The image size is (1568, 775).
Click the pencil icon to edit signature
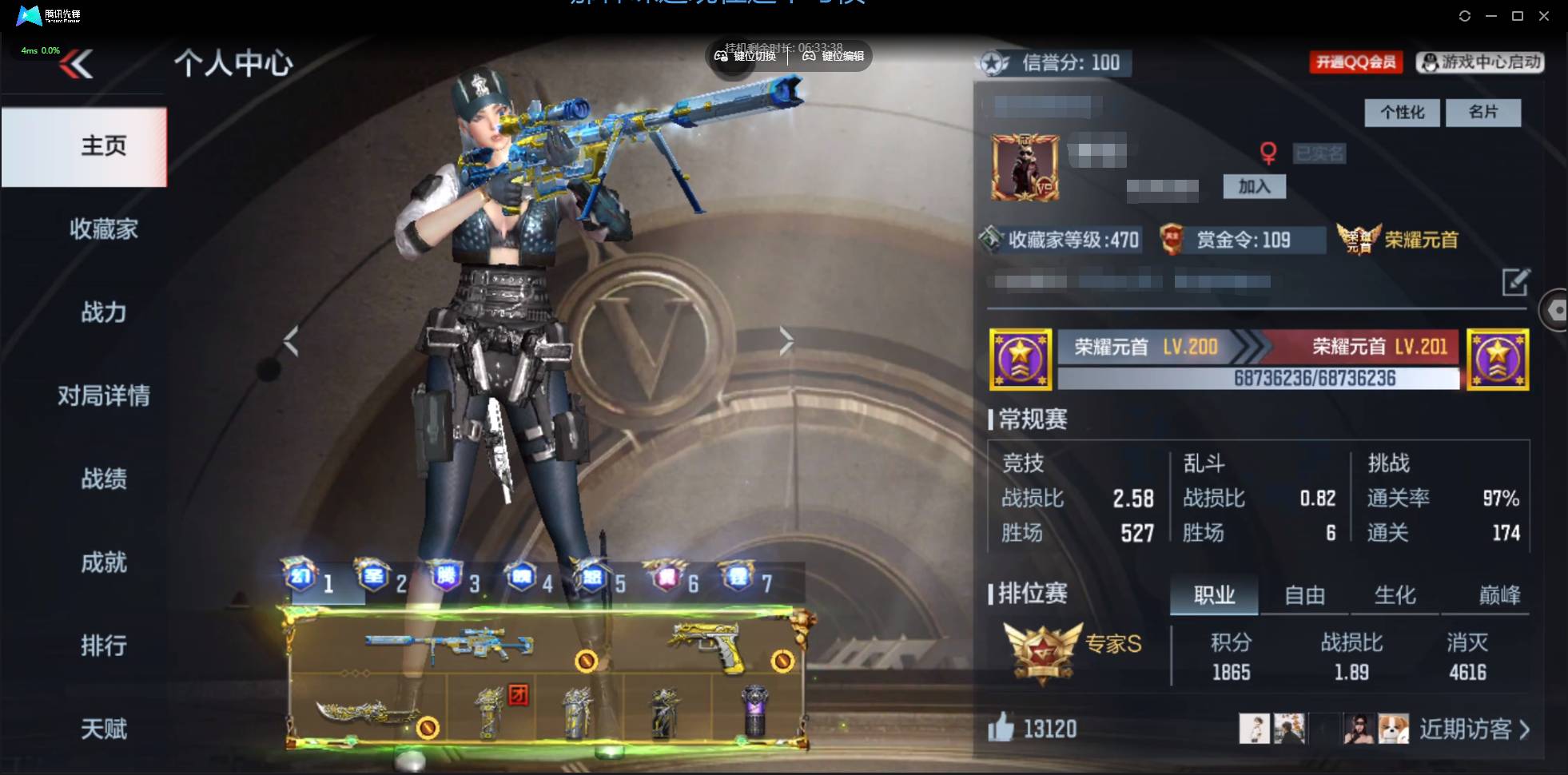point(1518,284)
